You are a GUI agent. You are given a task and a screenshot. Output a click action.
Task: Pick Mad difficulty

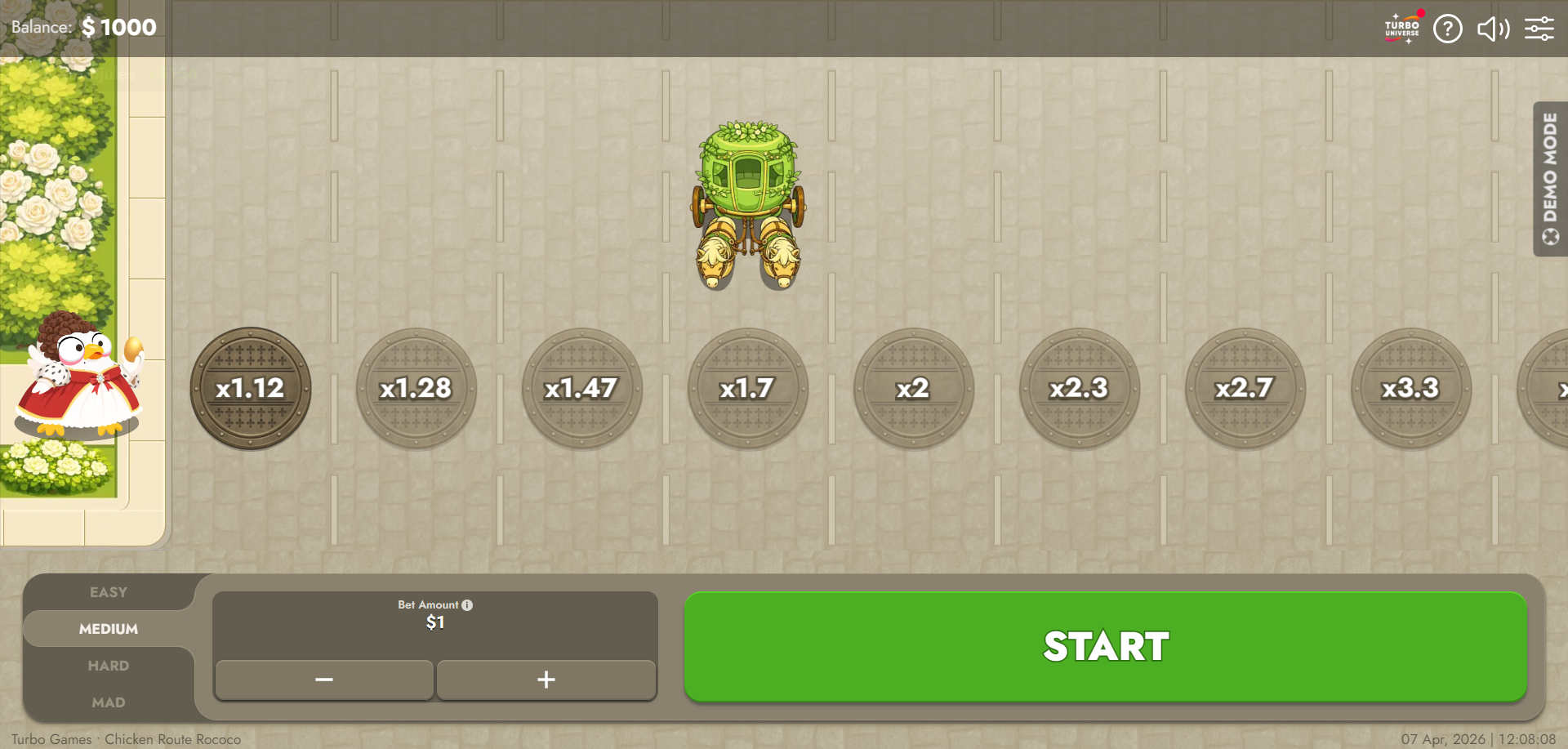pyautogui.click(x=109, y=702)
